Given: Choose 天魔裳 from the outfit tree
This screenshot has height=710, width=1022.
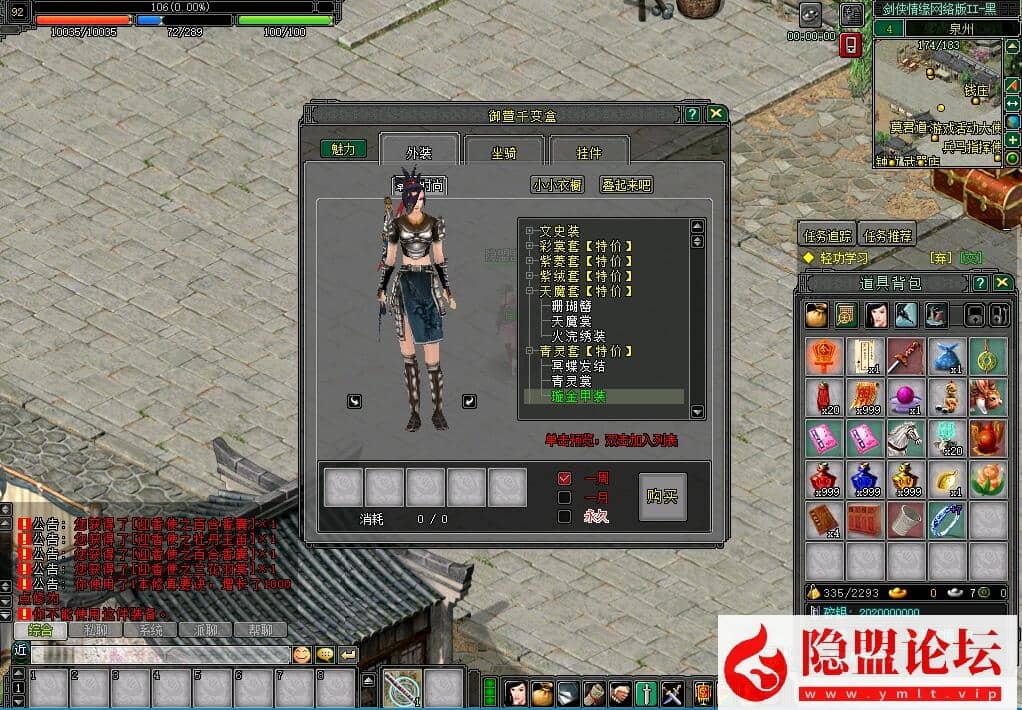Looking at the screenshot, I should tap(572, 321).
